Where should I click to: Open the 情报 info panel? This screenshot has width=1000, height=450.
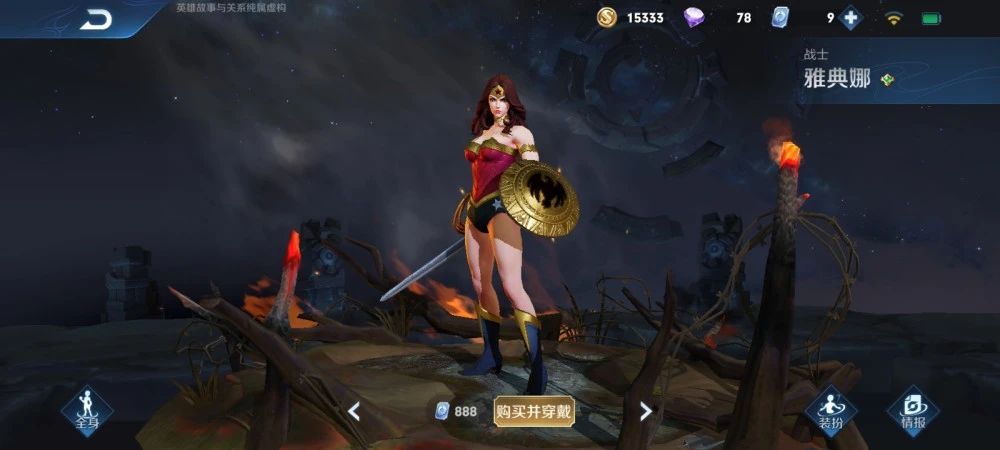point(913,410)
